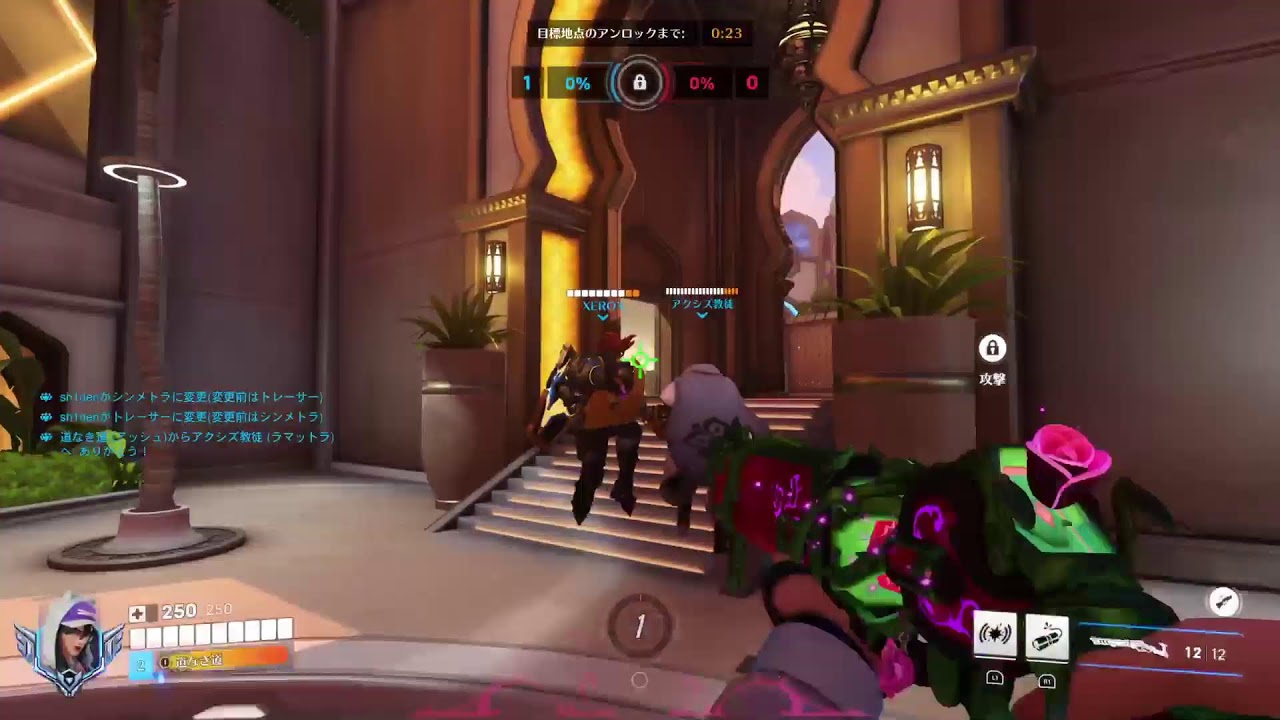
Task: Select the attack objective lock marker
Action: pos(992,349)
